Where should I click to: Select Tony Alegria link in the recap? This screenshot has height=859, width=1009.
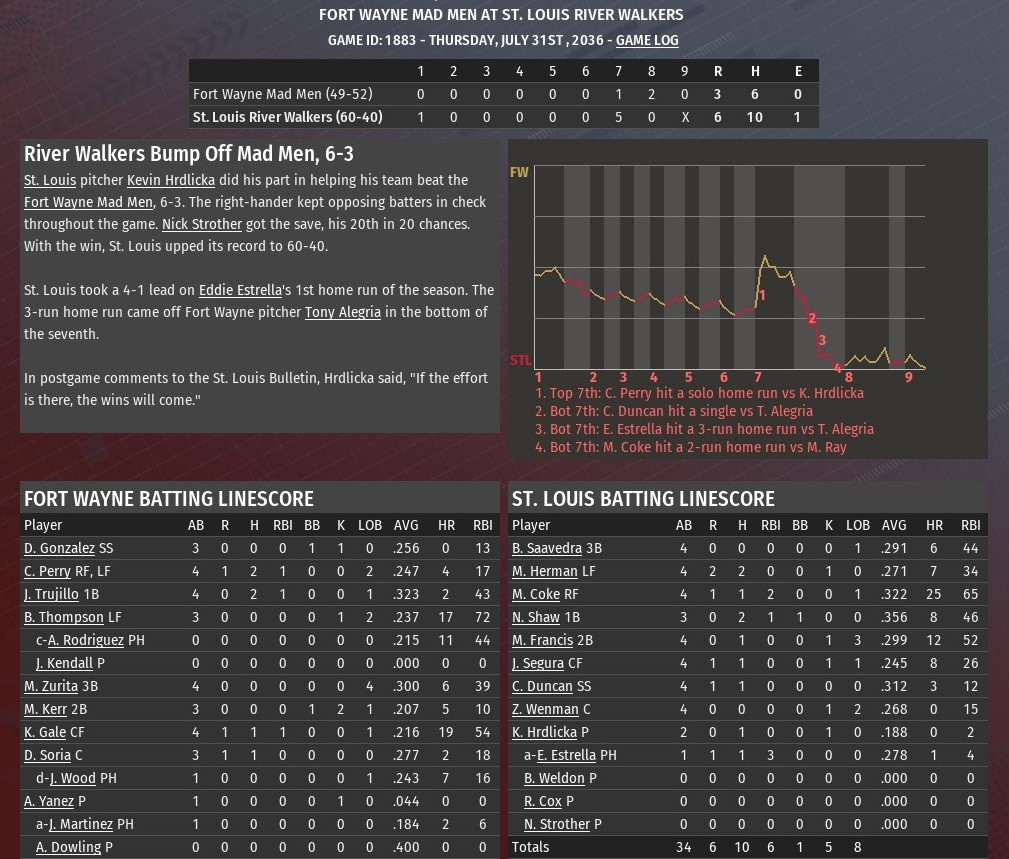pos(342,312)
